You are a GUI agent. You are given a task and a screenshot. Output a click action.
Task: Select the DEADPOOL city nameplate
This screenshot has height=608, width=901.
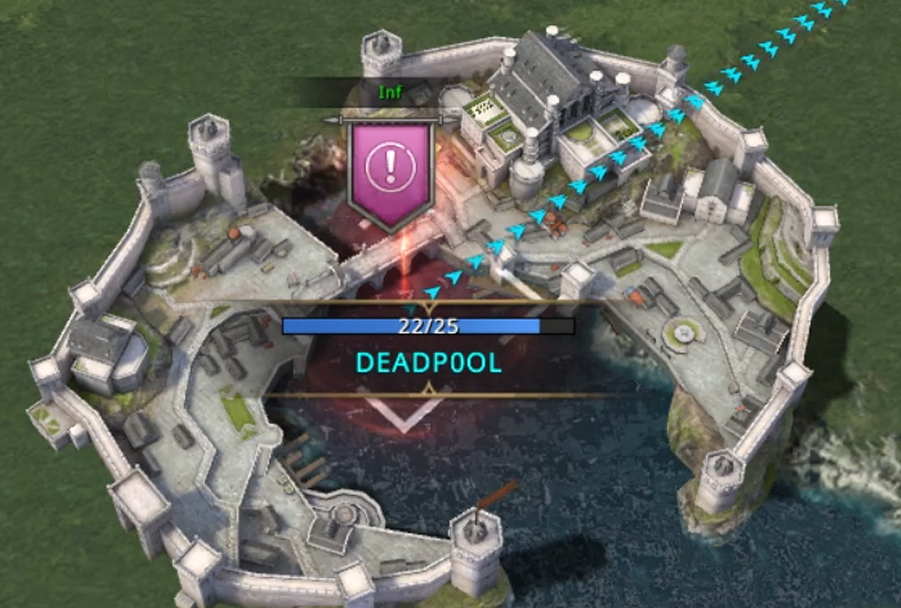coord(428,361)
